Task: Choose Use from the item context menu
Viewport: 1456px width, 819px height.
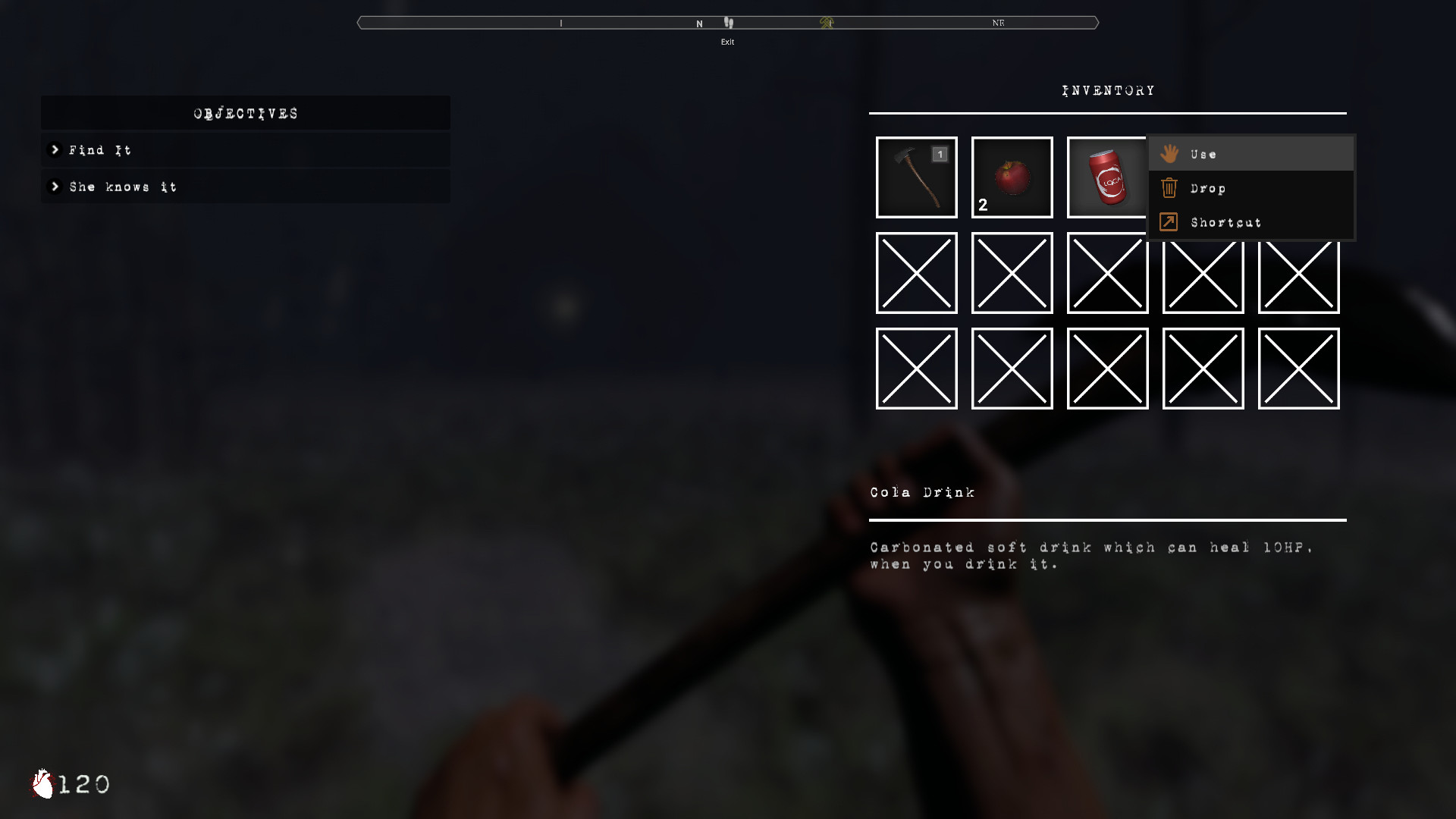Action: click(1206, 153)
